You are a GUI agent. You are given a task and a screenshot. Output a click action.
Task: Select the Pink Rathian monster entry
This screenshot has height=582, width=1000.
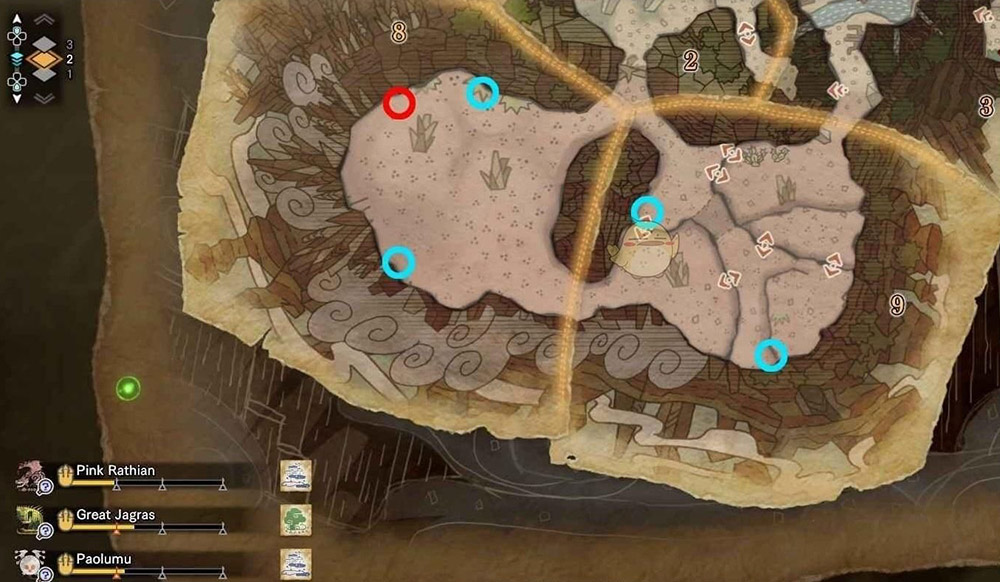(x=115, y=471)
